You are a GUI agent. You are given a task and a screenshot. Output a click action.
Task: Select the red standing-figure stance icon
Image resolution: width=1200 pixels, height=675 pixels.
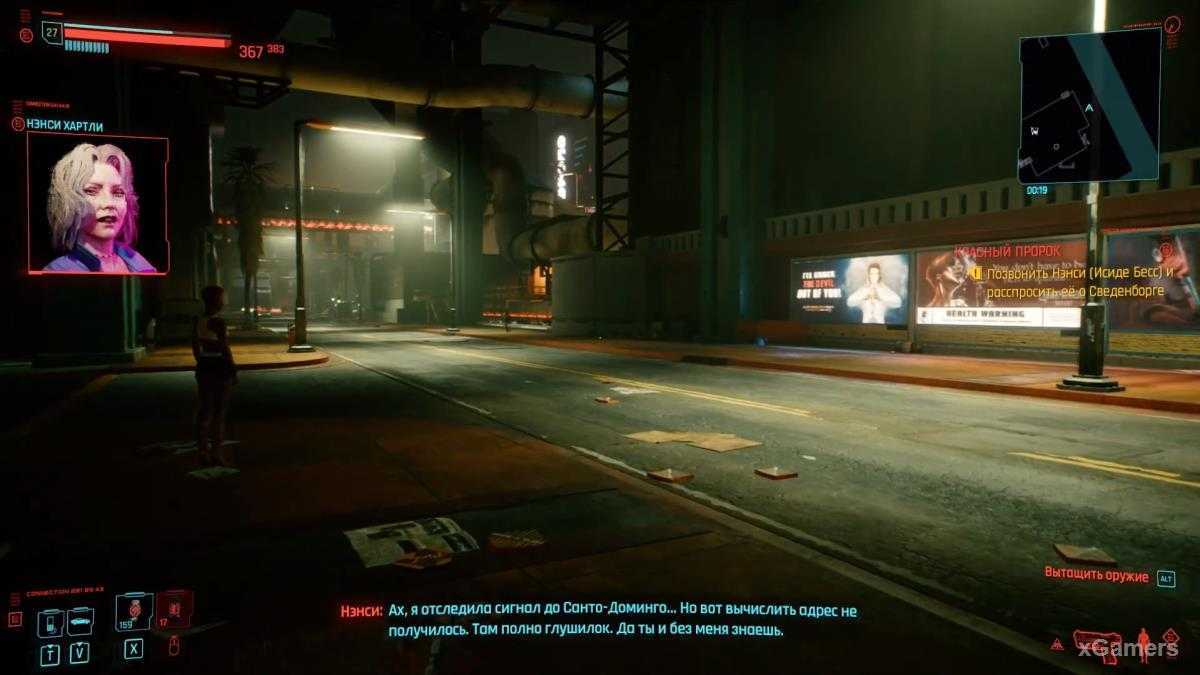(x=1143, y=644)
